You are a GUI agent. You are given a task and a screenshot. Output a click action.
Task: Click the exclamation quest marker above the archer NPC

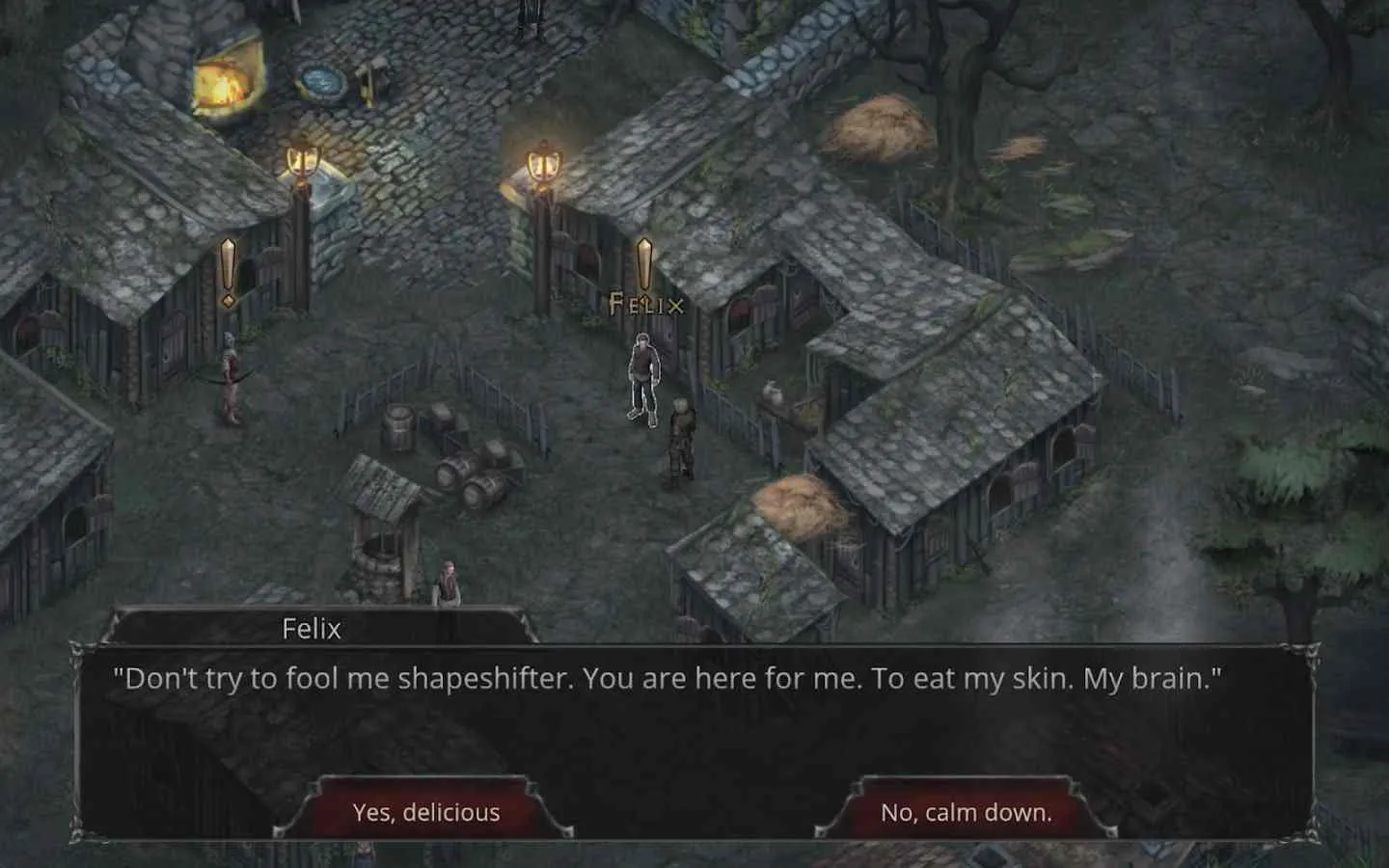tap(228, 270)
